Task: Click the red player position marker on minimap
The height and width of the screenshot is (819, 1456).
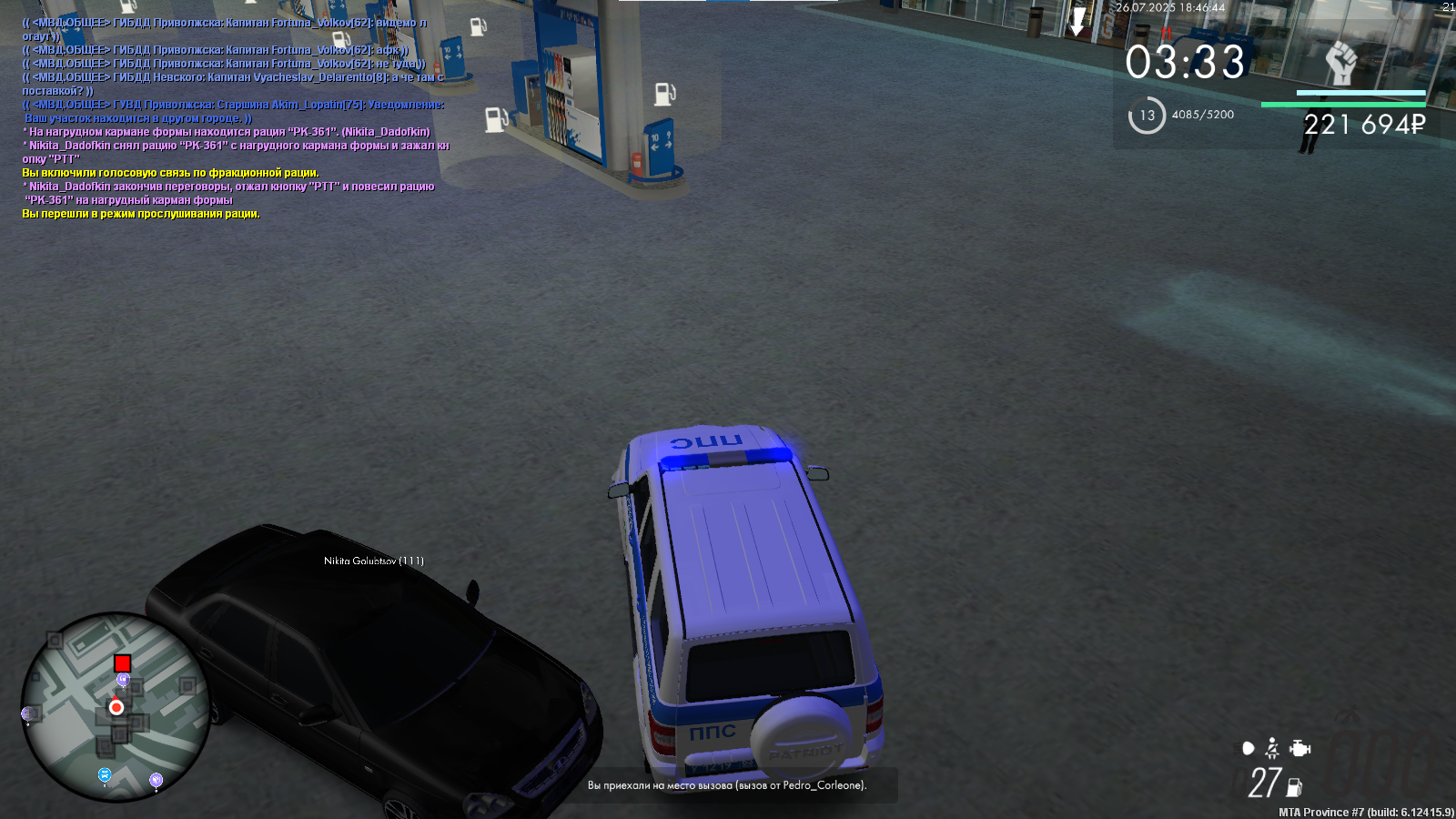Action: [x=116, y=707]
